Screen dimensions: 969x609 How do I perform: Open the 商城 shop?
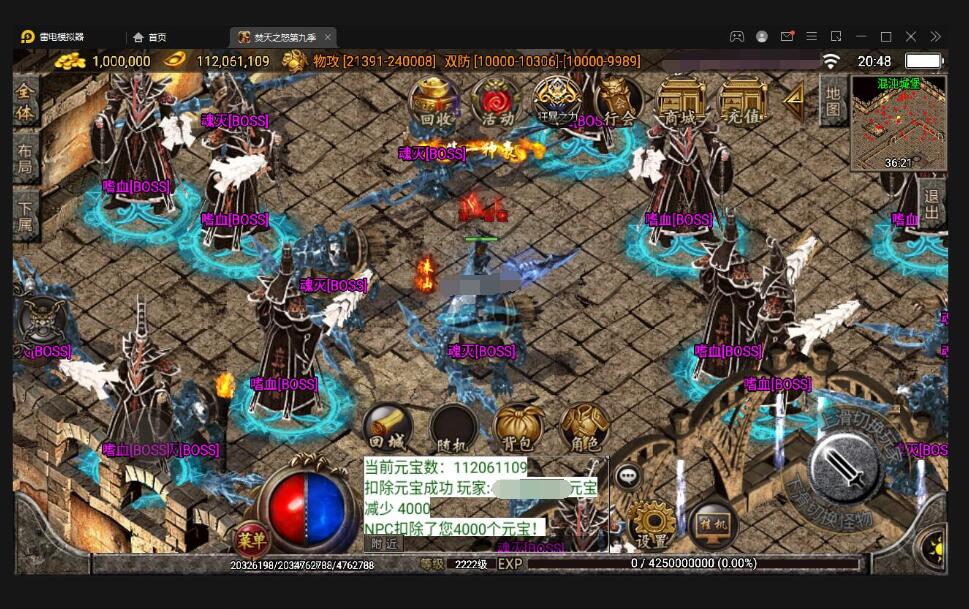coord(681,102)
